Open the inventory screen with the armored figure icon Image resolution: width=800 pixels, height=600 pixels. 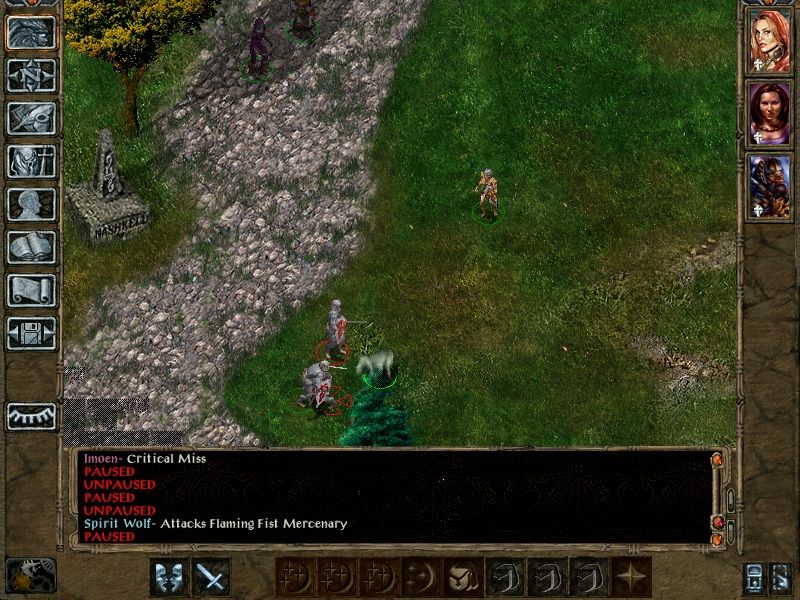point(31,161)
